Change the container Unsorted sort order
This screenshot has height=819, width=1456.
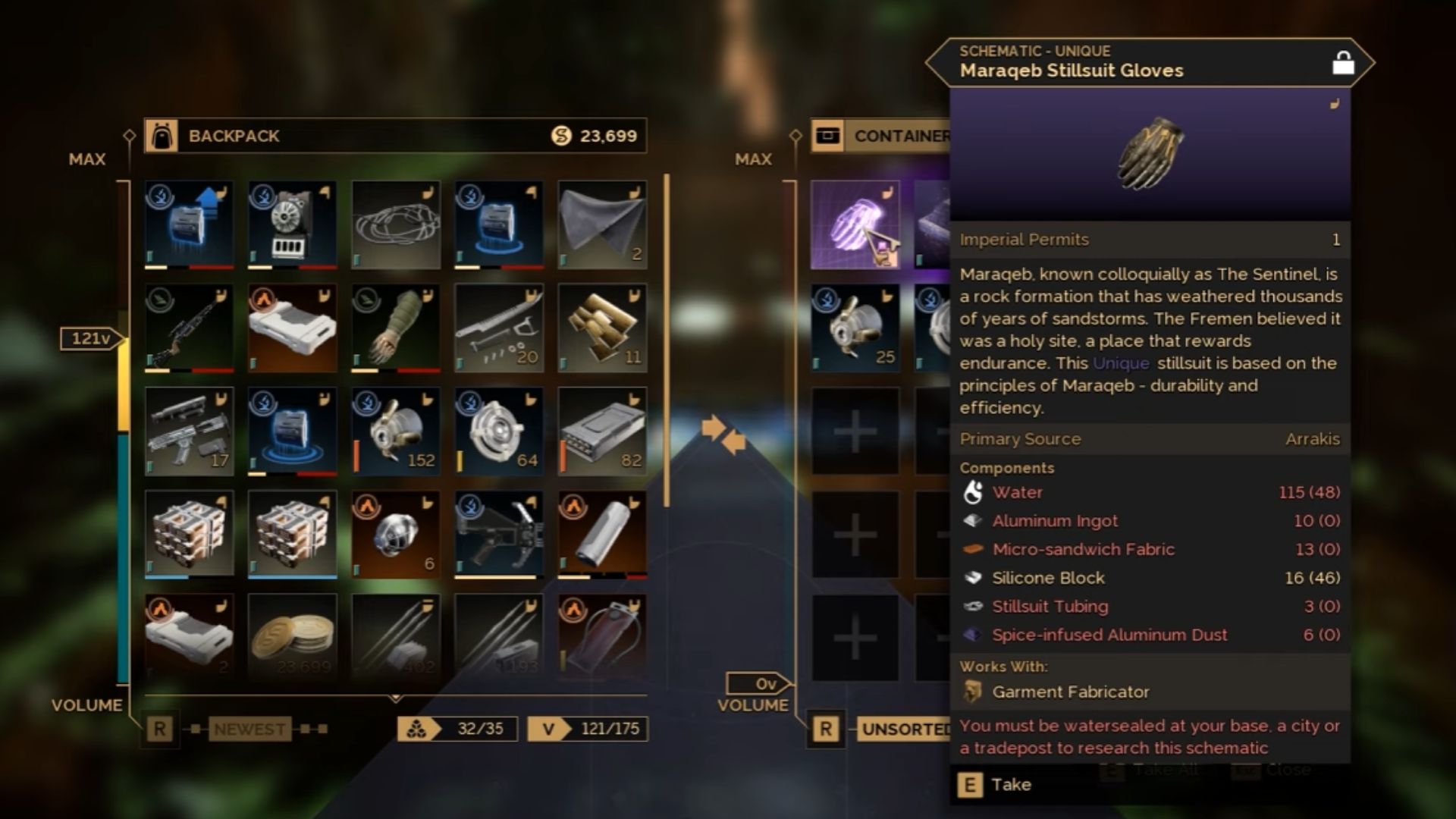pyautogui.click(x=905, y=729)
